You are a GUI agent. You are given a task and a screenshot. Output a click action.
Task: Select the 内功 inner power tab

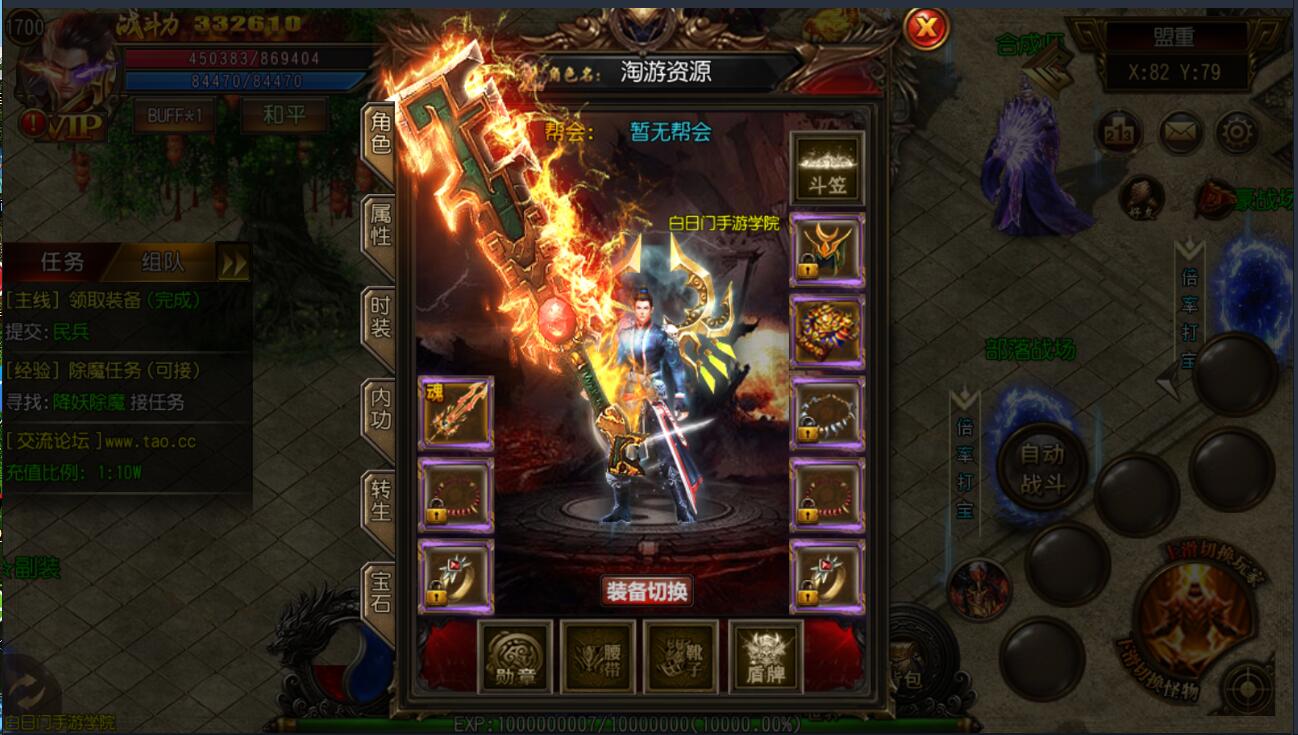[381, 409]
